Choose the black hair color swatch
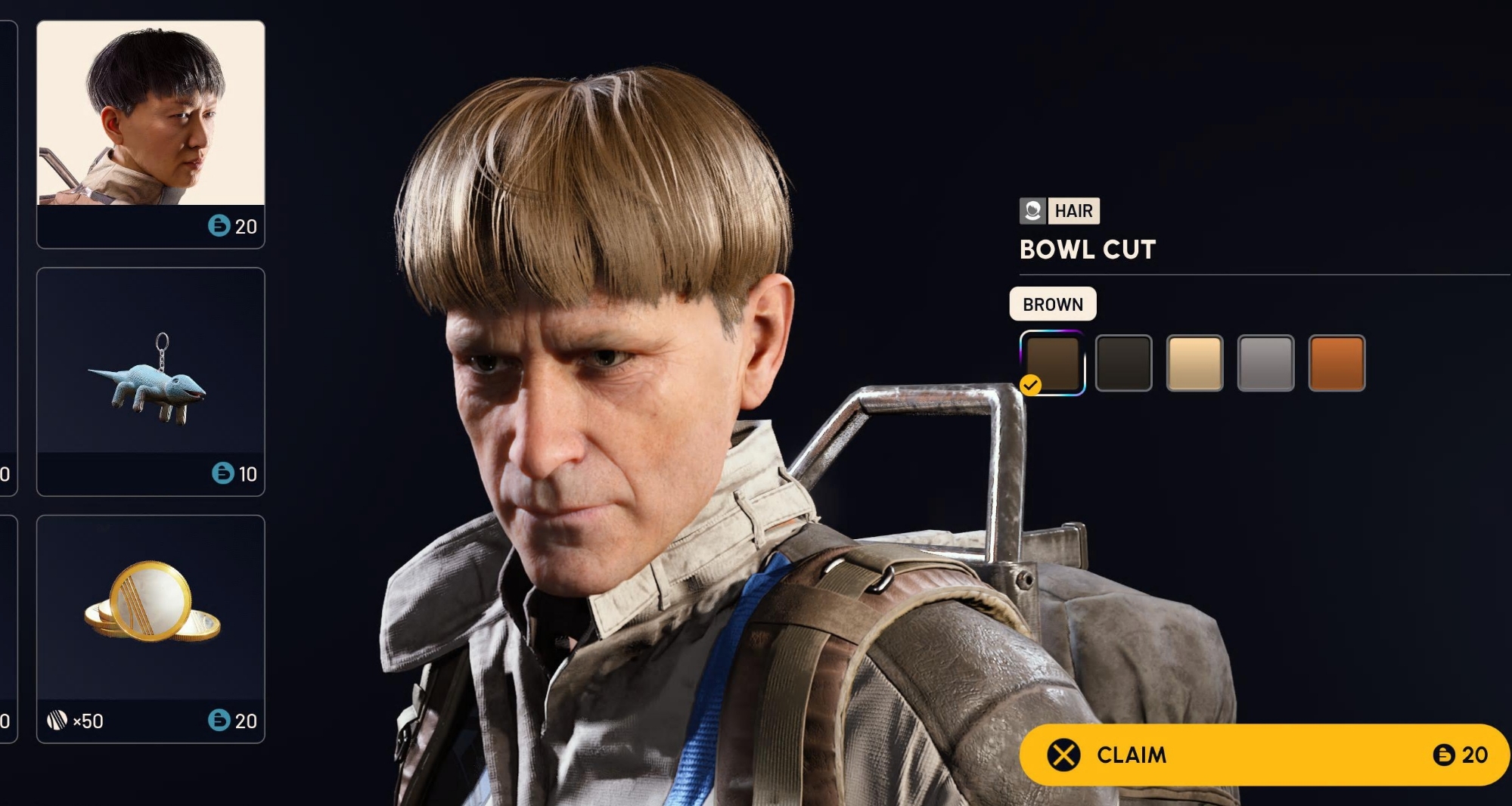Screen dimensions: 1512x806 (1123, 363)
